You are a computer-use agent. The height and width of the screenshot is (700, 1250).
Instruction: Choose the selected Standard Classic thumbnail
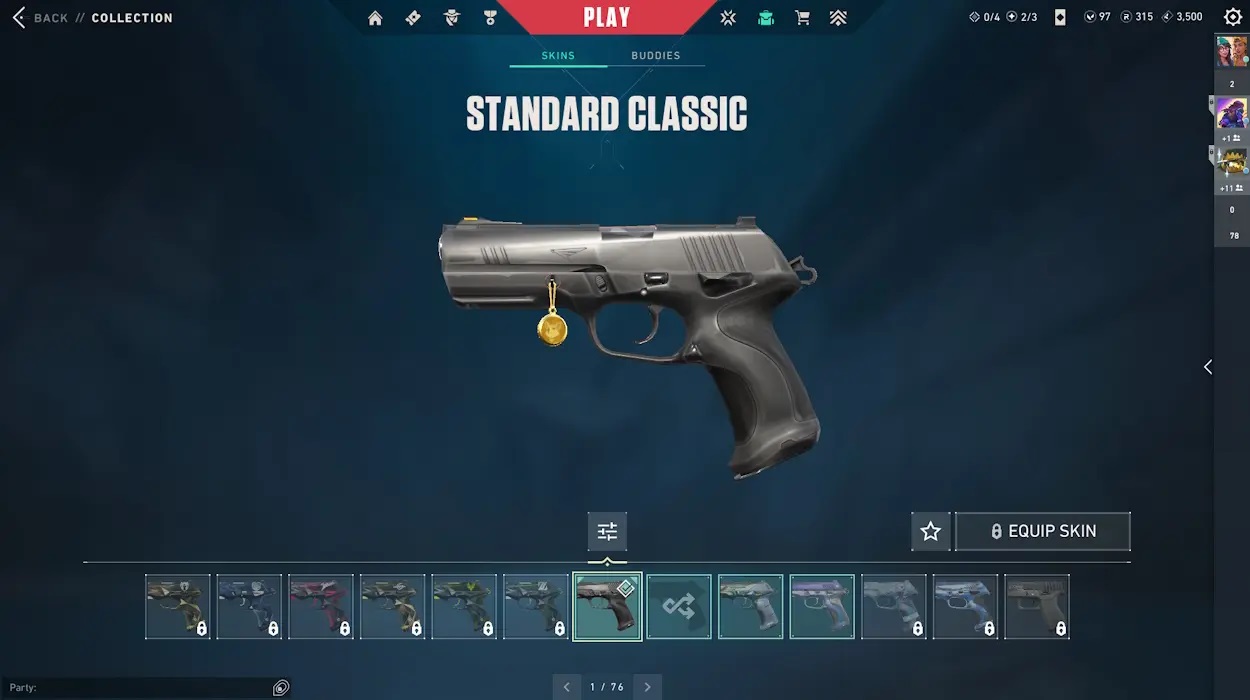(607, 606)
